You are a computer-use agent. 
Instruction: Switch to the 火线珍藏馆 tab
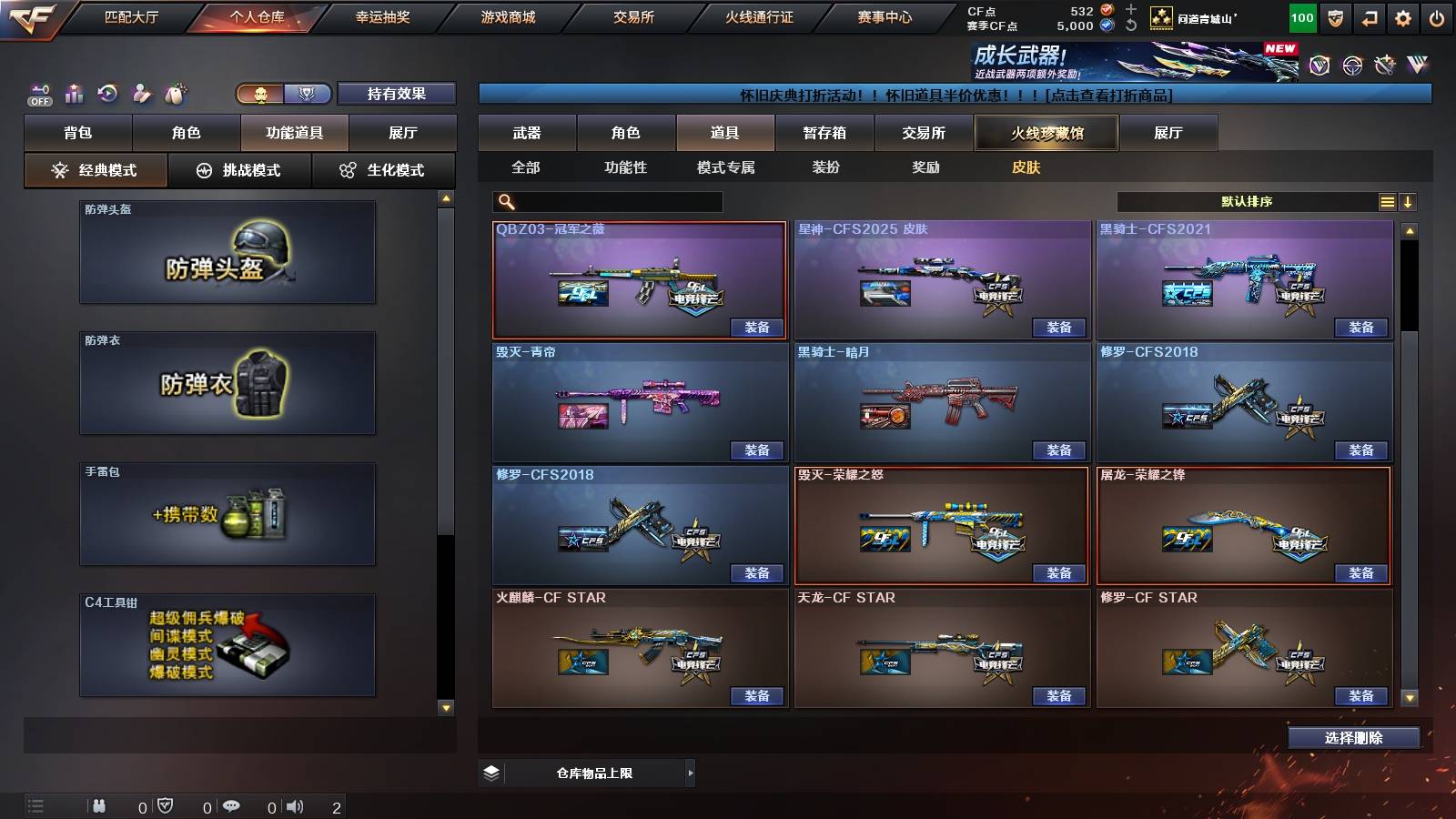coord(1046,132)
